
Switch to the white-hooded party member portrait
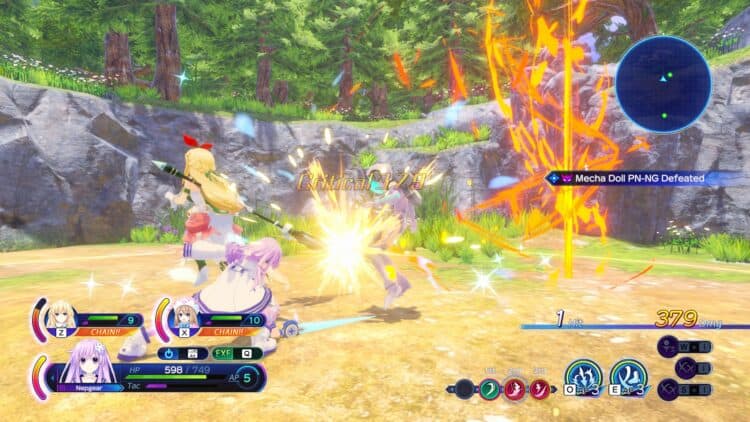(184, 318)
